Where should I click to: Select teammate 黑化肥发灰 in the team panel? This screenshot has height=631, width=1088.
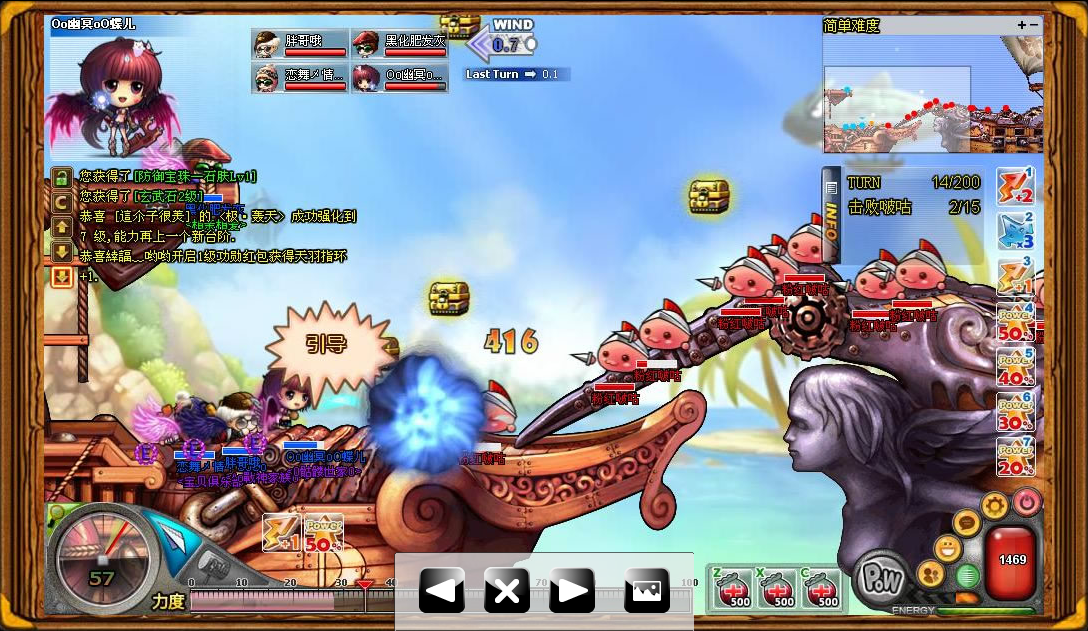(400, 44)
